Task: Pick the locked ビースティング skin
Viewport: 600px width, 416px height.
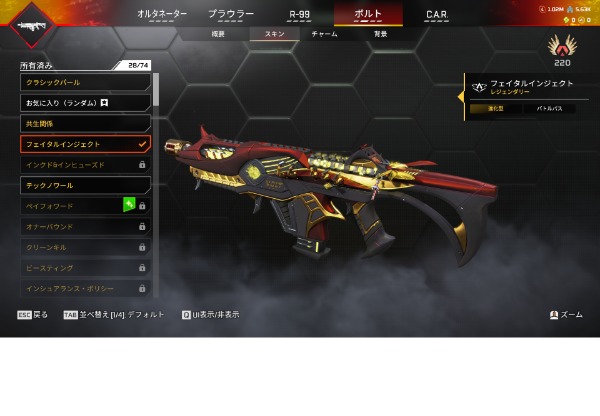Action: (85, 268)
